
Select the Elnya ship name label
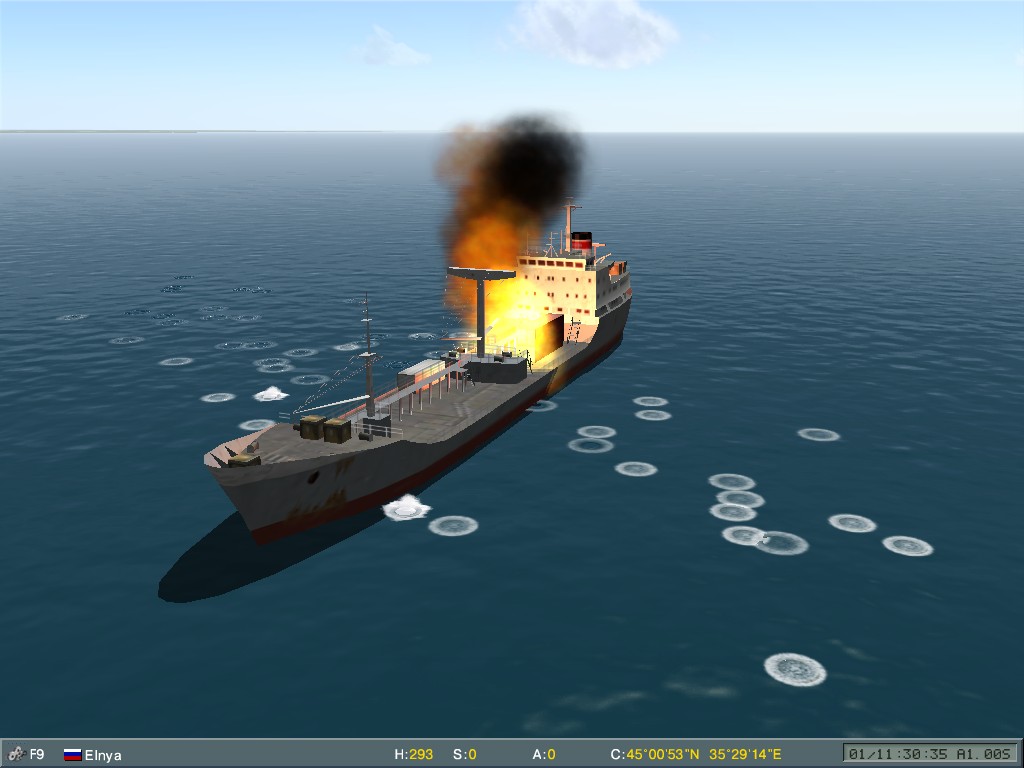(x=103, y=755)
